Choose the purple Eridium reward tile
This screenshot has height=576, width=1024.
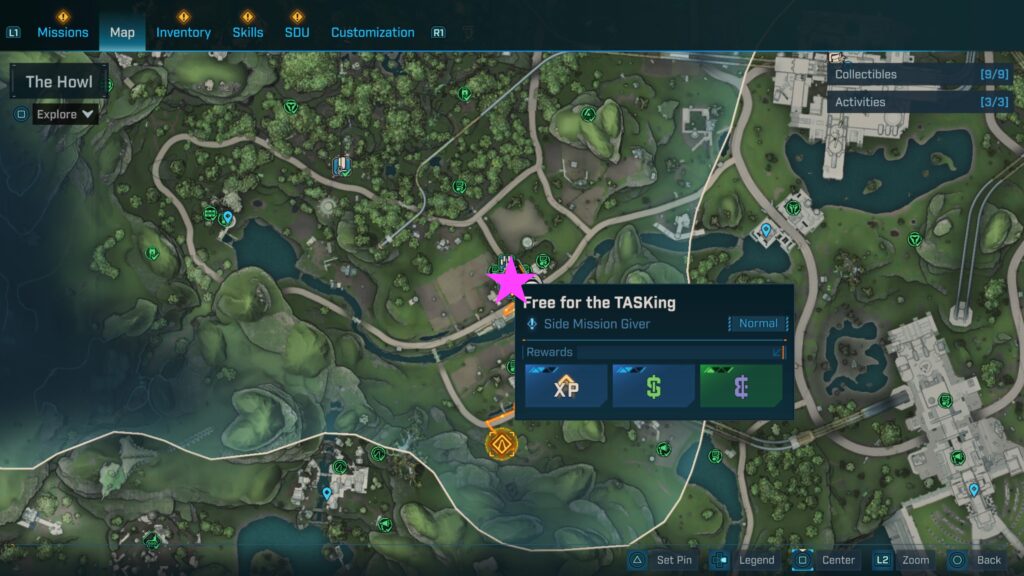coord(740,386)
